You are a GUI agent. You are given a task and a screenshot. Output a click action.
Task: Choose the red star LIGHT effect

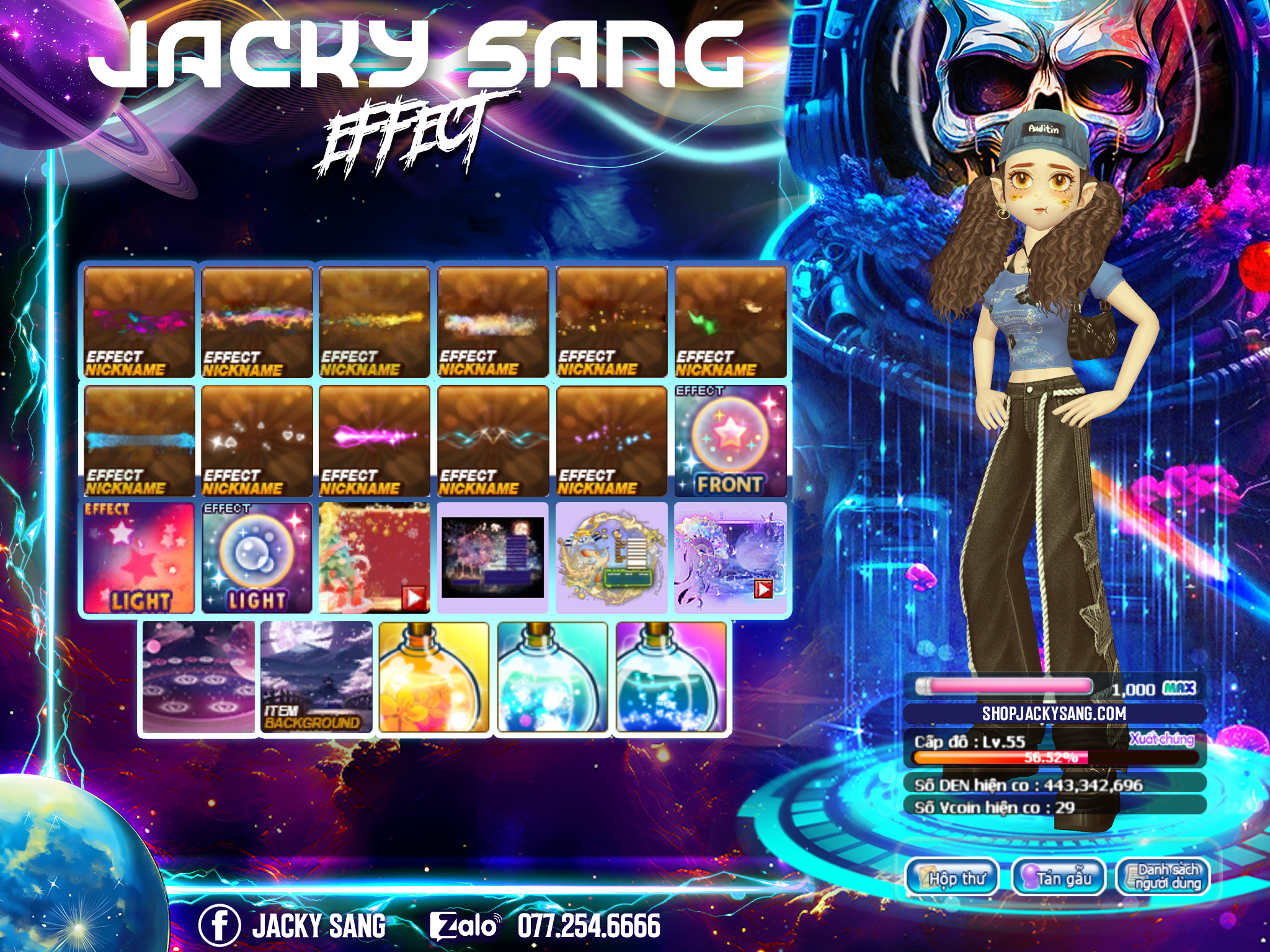pos(139,558)
